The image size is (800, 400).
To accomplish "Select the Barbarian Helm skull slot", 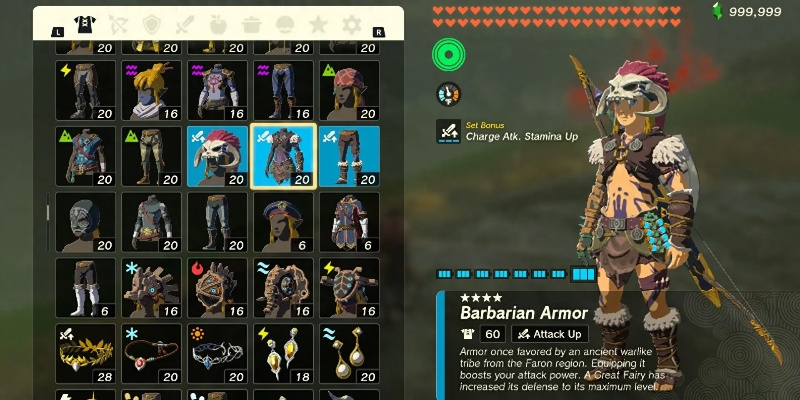I will point(218,157).
